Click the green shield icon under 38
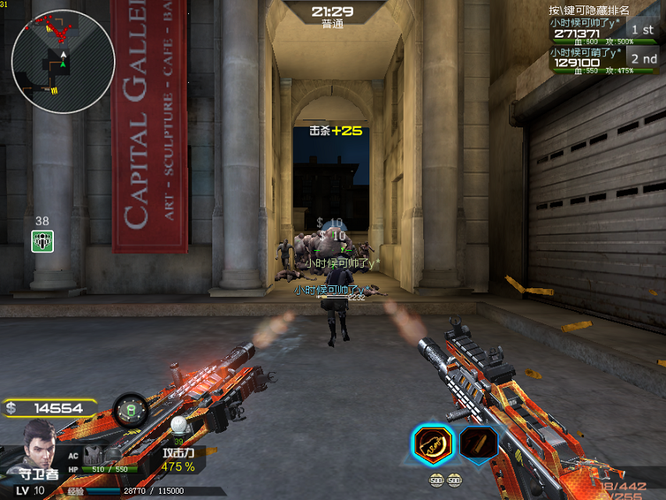This screenshot has height=500, width=666. coord(42,240)
